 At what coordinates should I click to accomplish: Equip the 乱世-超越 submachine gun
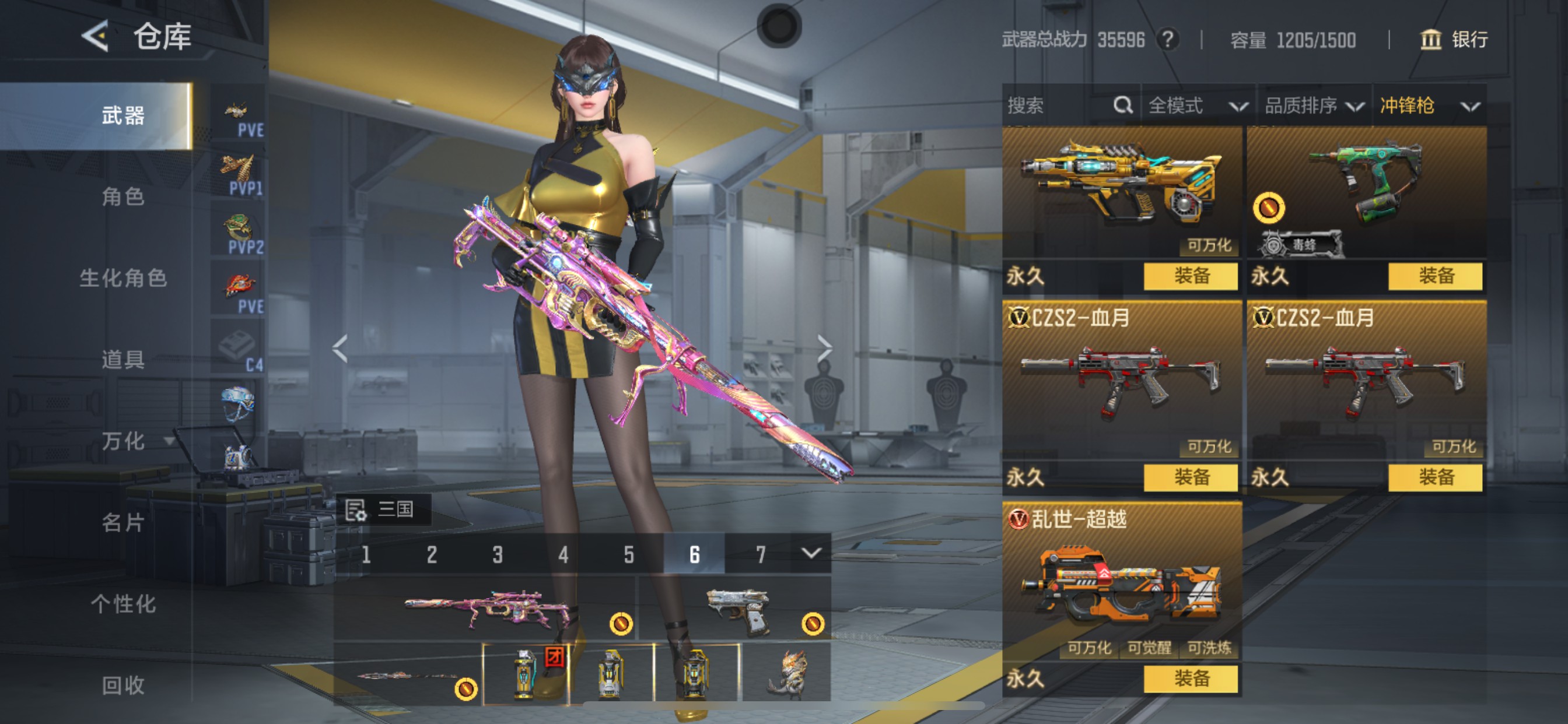coord(1190,679)
